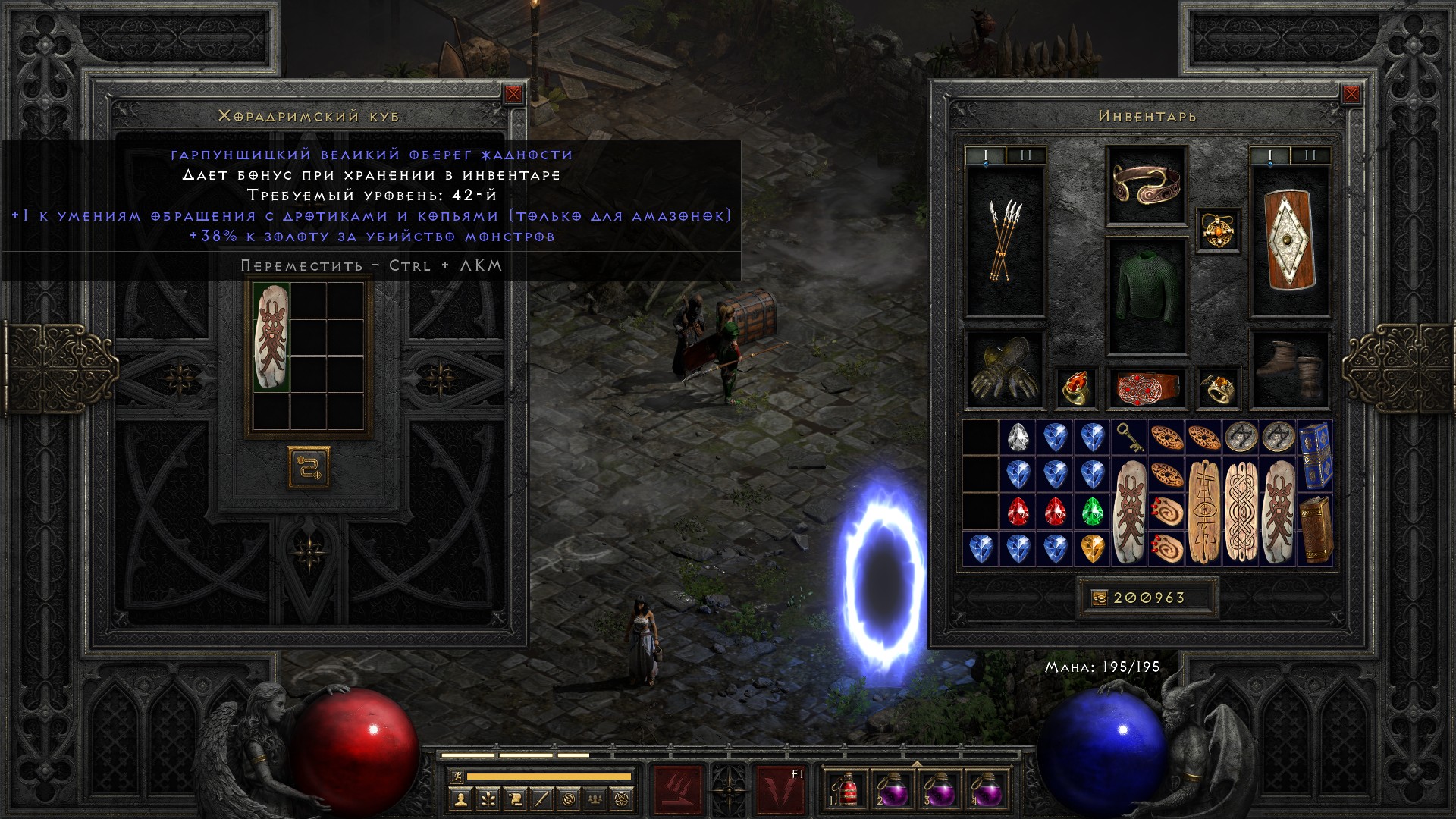Select the equipped gauntlets slot

click(1004, 370)
